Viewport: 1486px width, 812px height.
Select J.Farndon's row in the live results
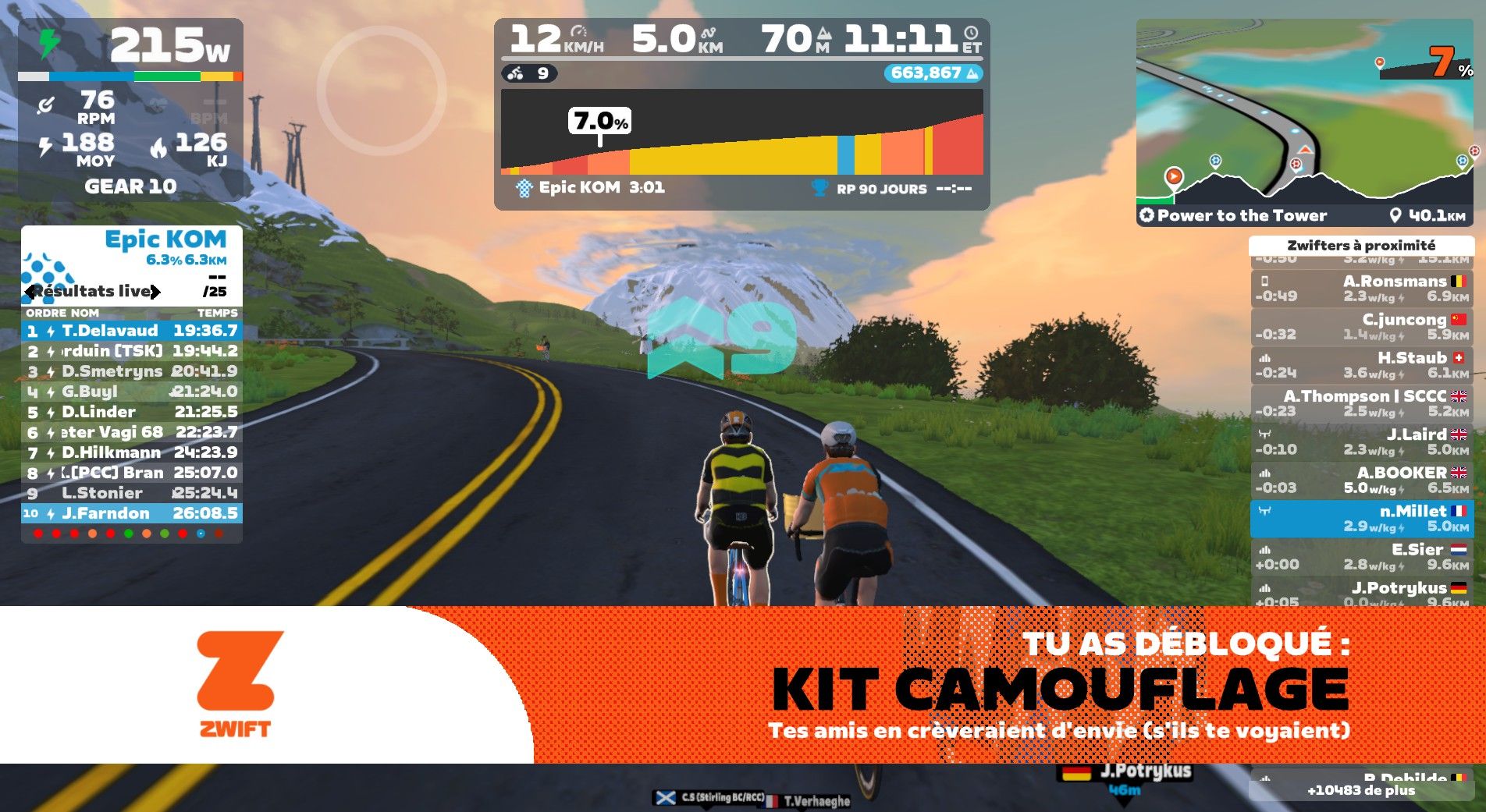point(131,513)
